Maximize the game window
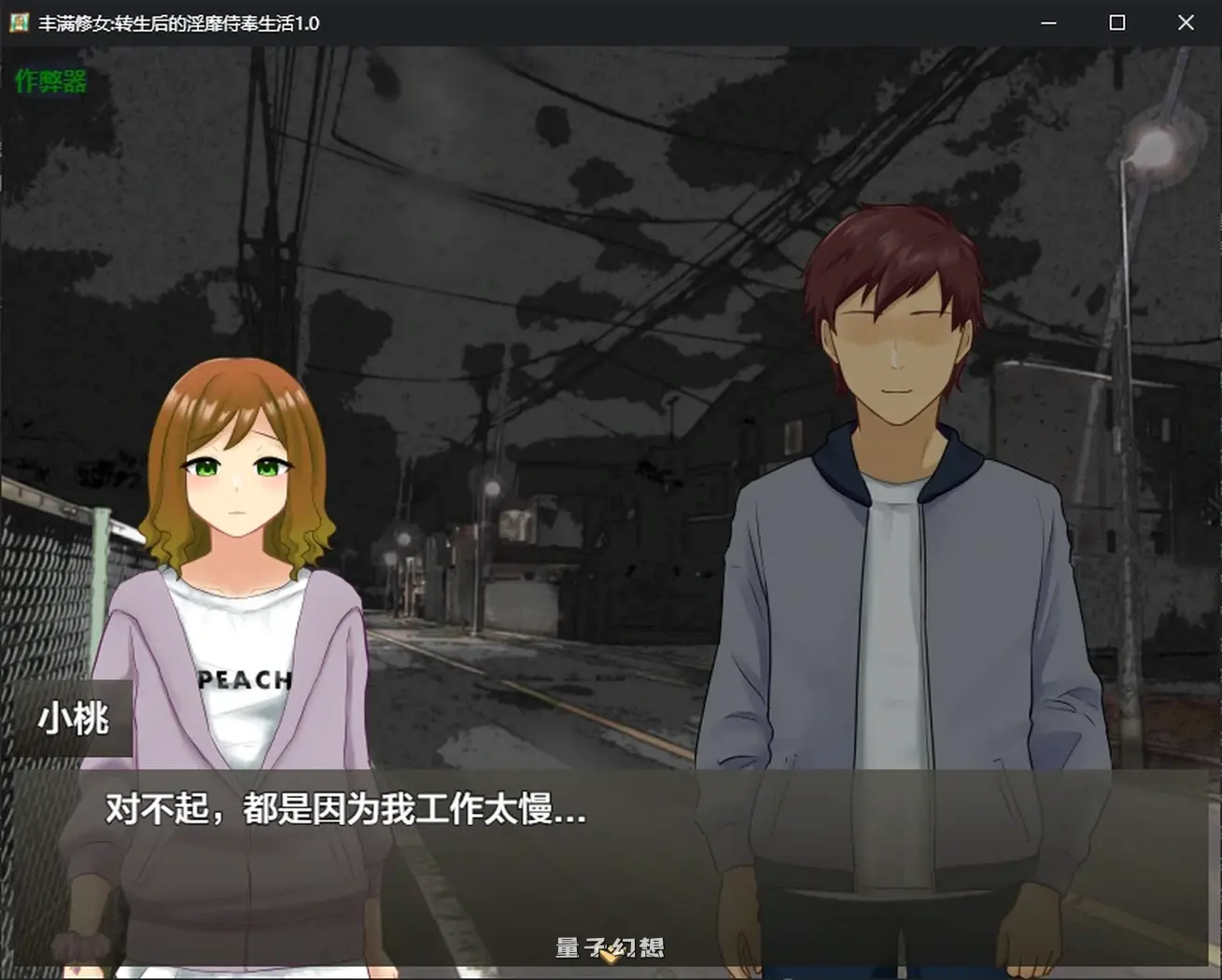Screen dimensions: 1222x980 pos(1117,22)
